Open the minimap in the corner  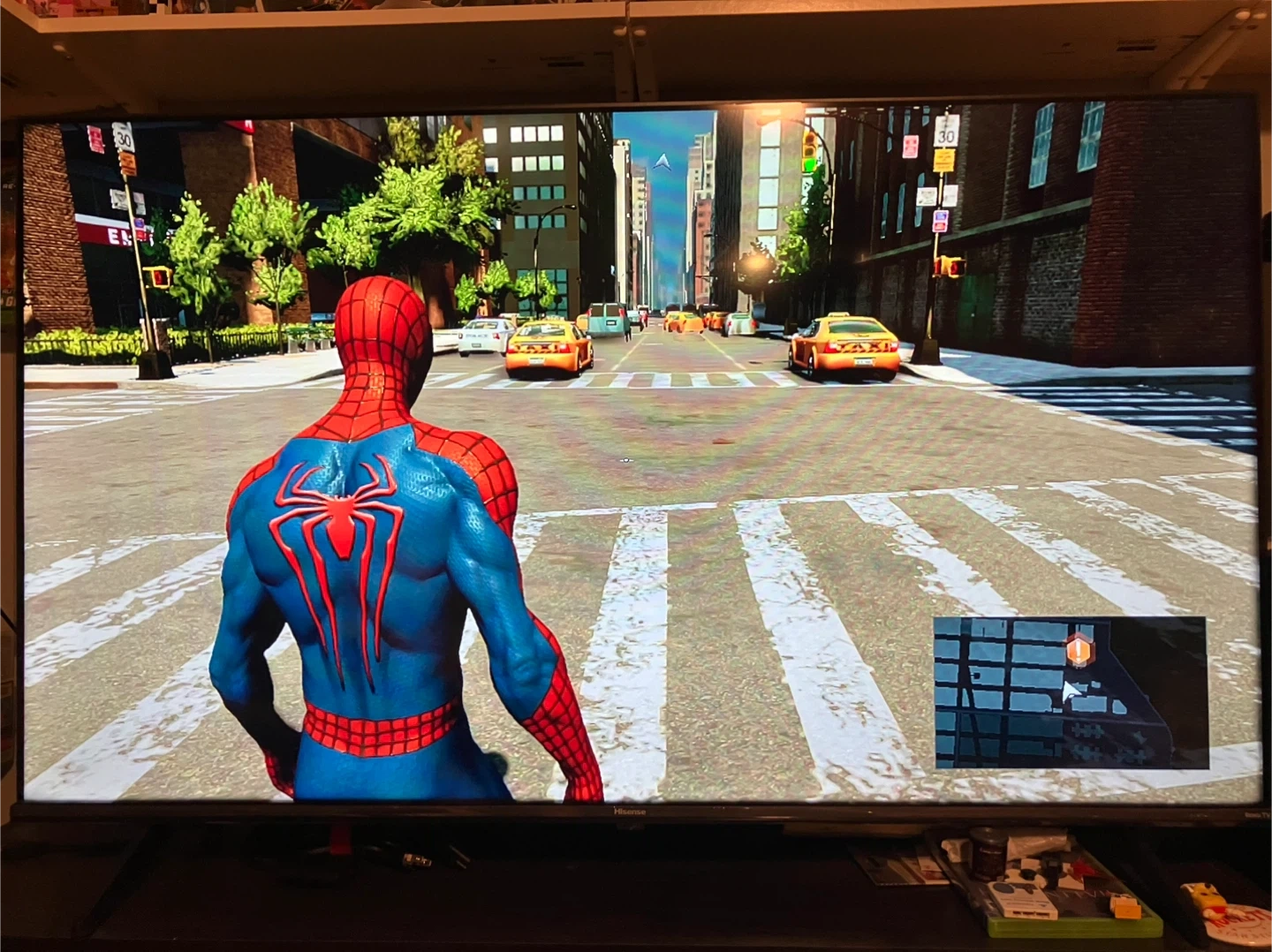[x=1070, y=691]
